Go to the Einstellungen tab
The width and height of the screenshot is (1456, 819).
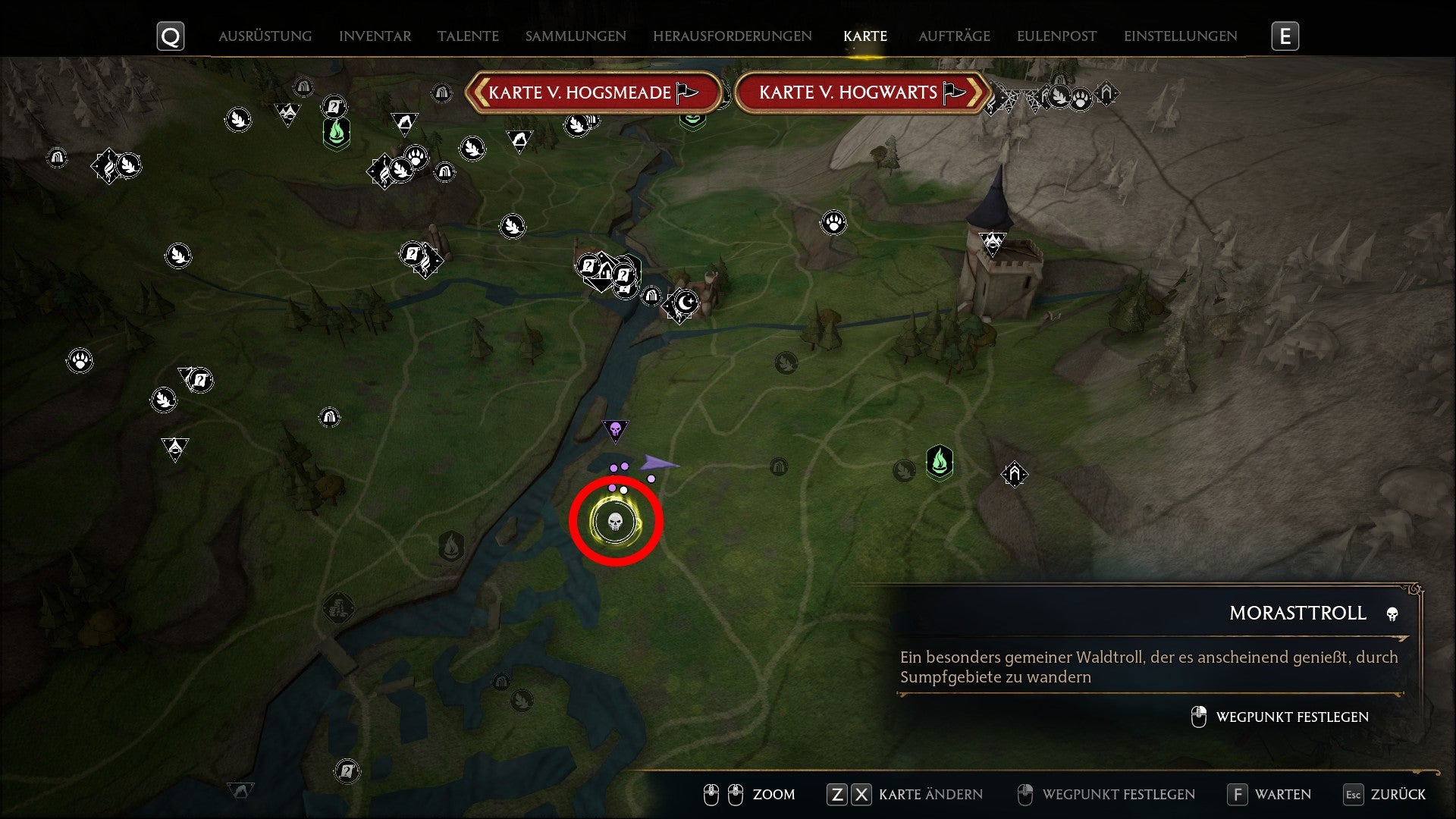[1180, 36]
